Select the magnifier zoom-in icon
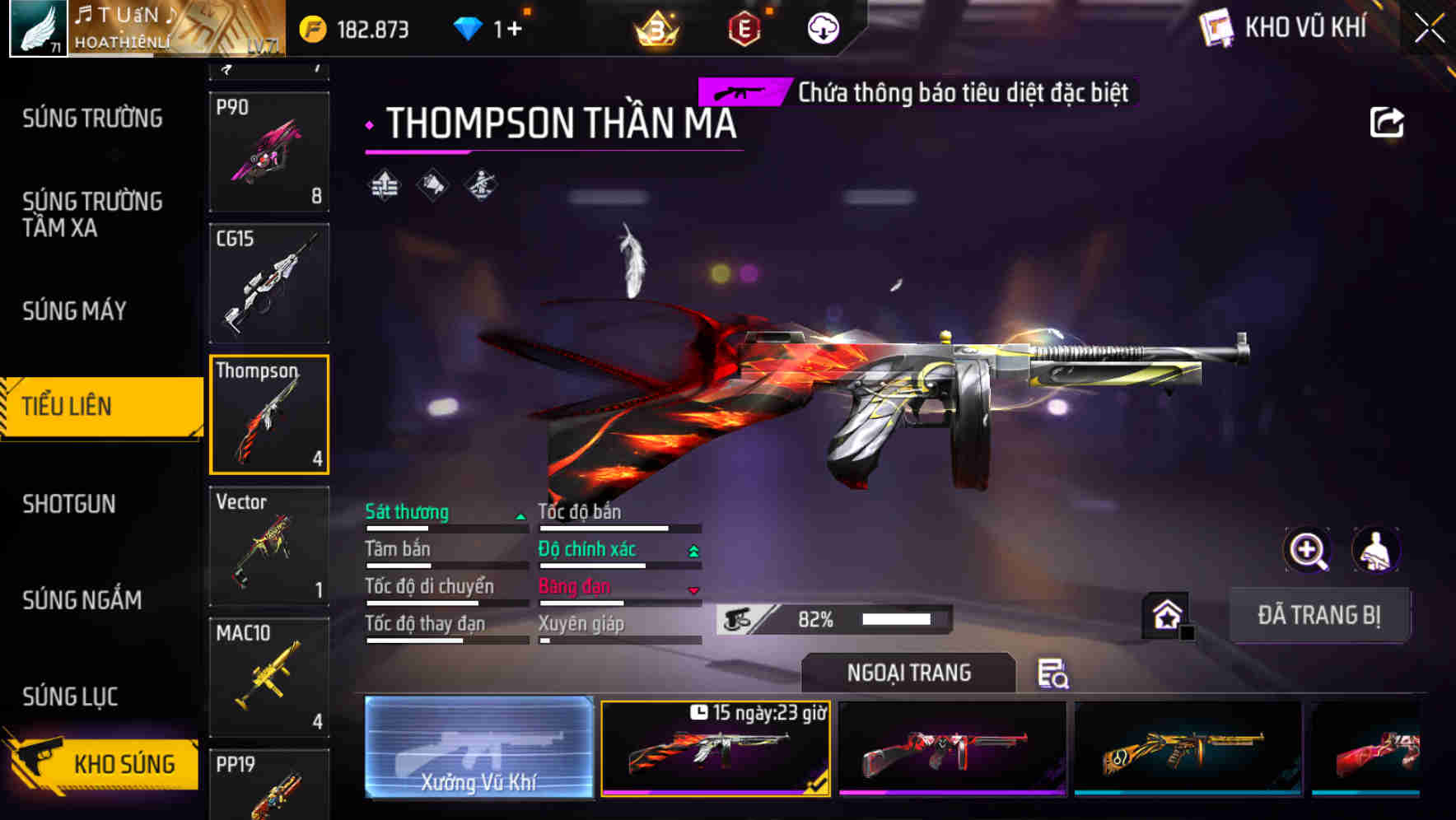The height and width of the screenshot is (820, 1456). pyautogui.click(x=1305, y=550)
